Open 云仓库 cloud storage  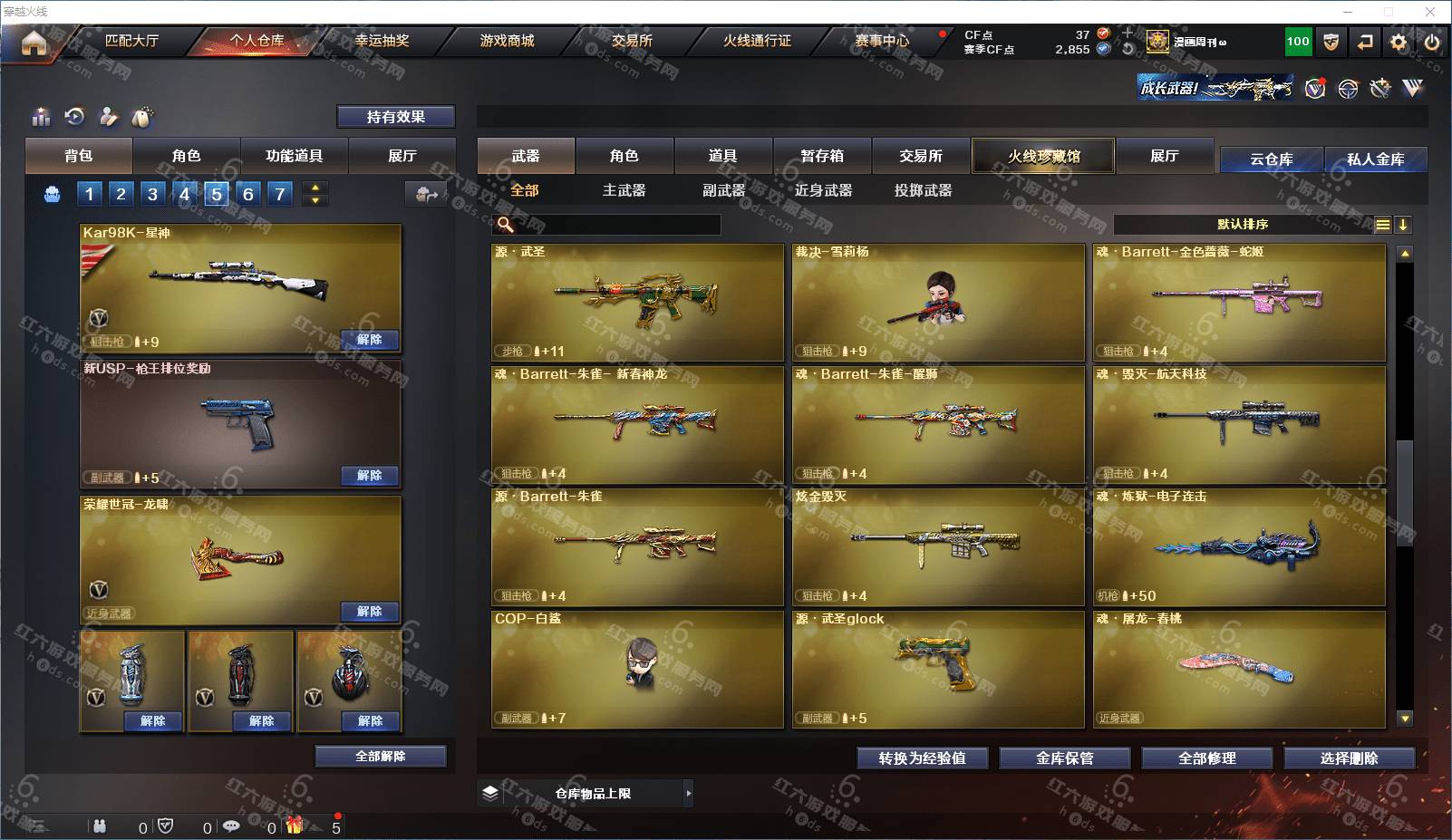[x=1271, y=159]
